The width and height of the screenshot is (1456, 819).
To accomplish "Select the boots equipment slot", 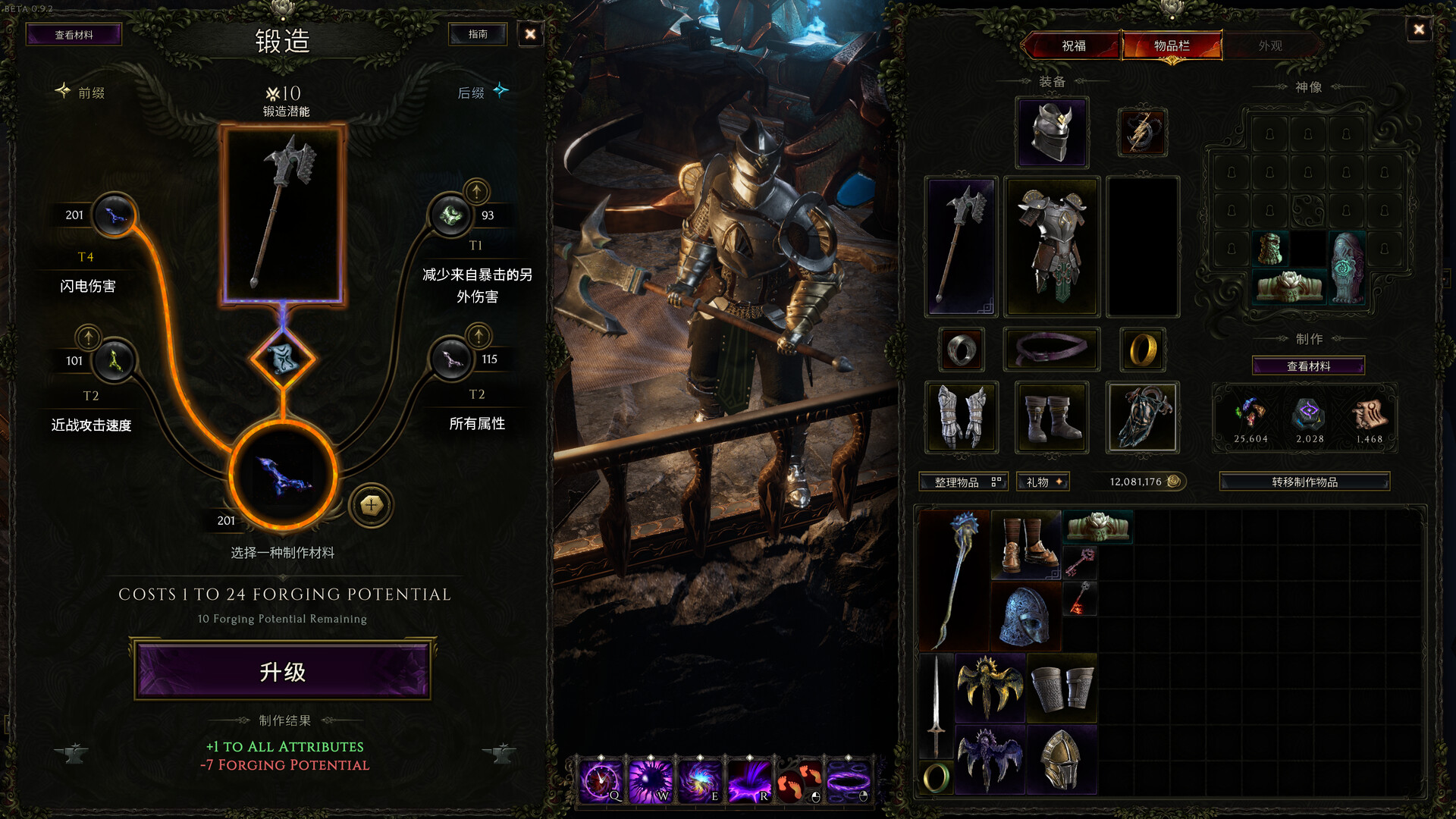I will point(1051,416).
